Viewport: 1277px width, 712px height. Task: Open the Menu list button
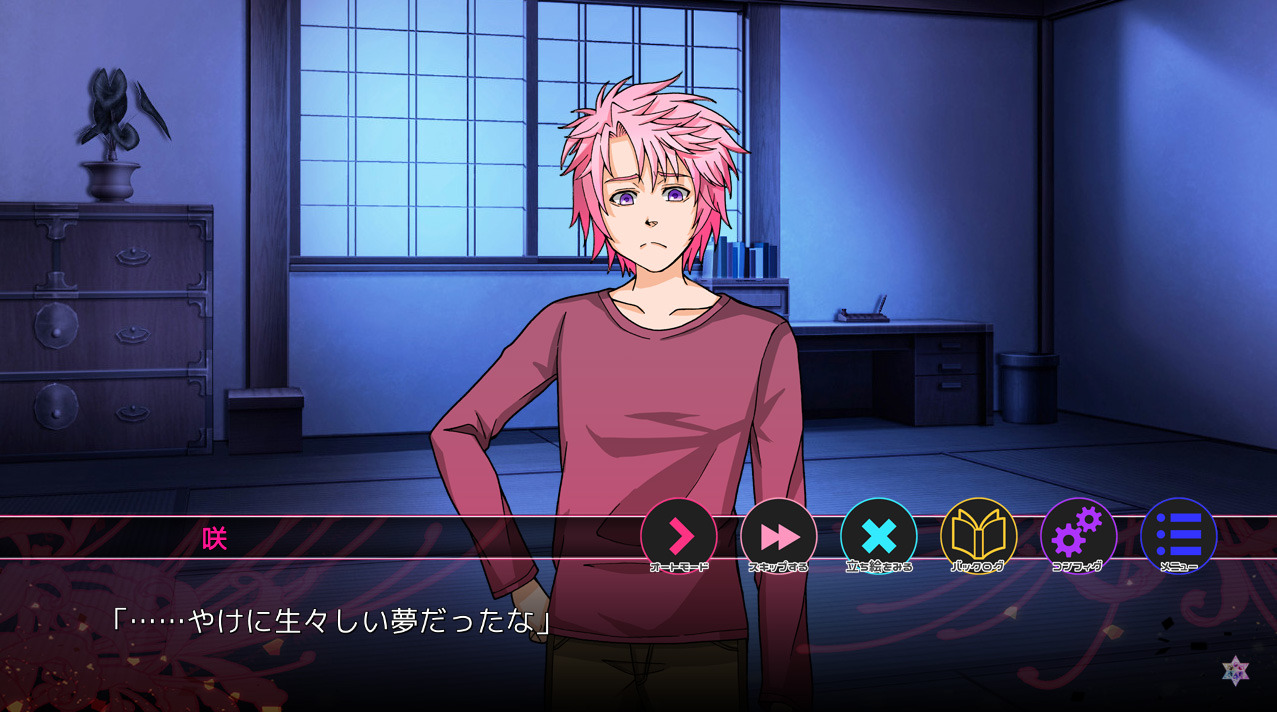1179,536
